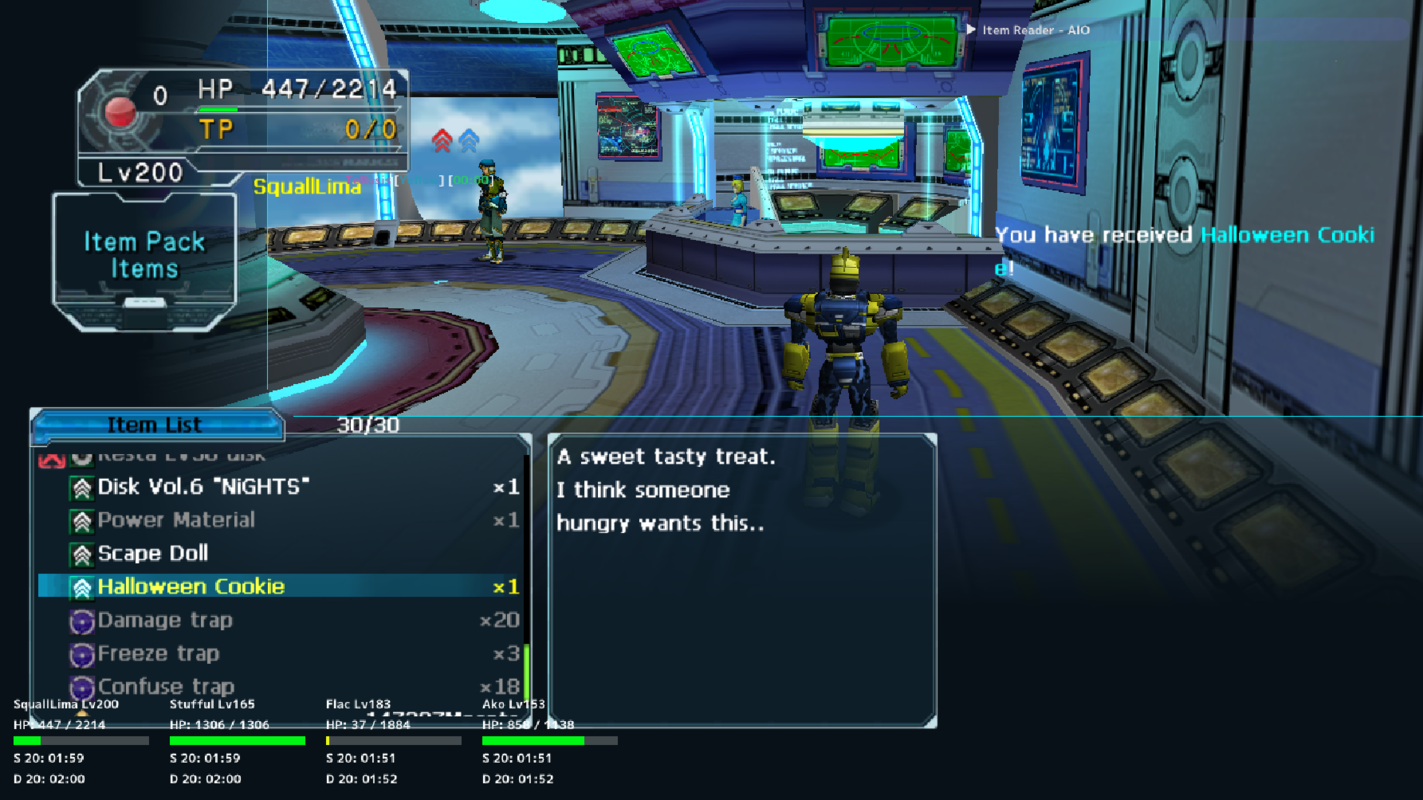Screen dimensions: 1423x800
Task: Open the Item Pack Items panel
Action: (143, 252)
